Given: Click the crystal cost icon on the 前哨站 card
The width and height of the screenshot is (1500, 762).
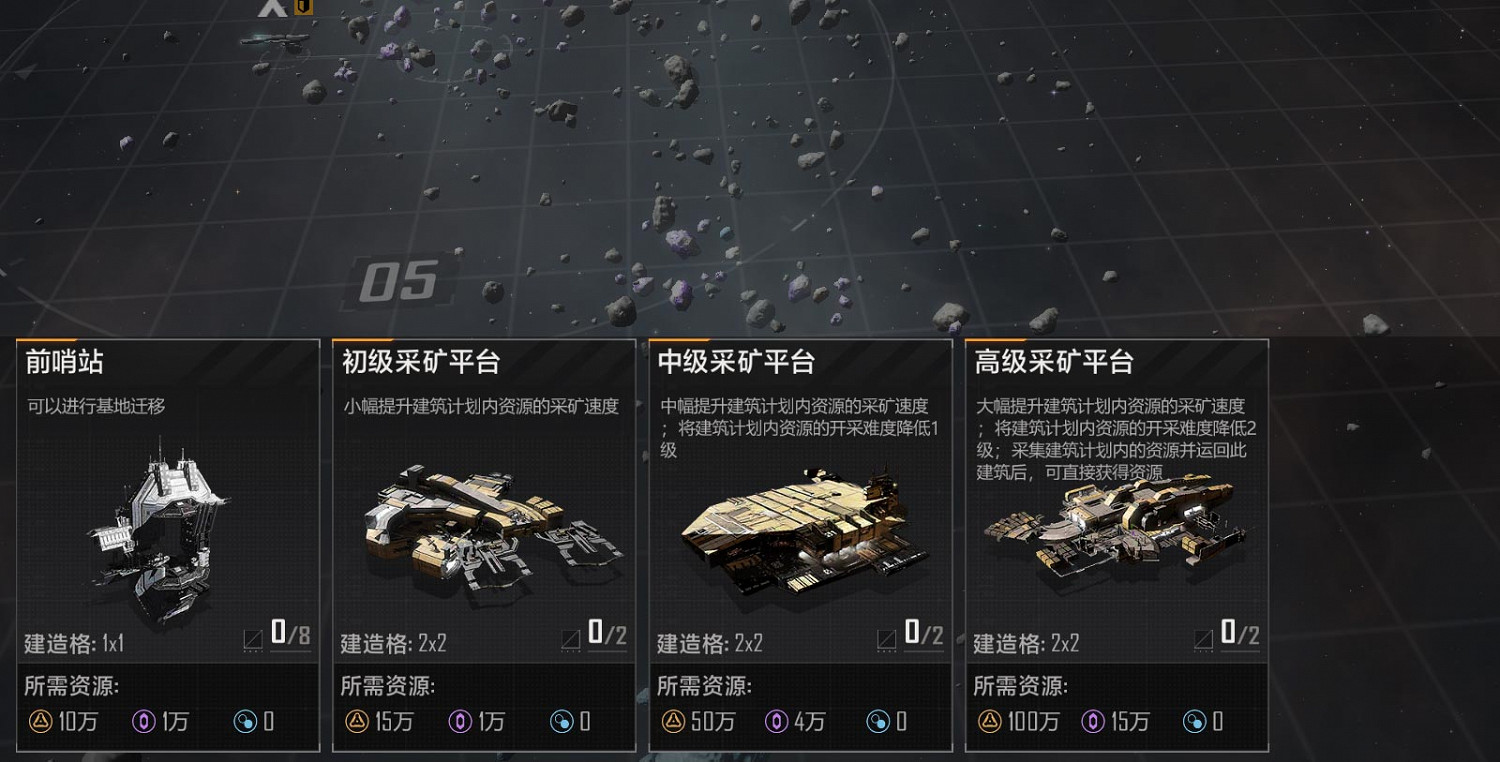Looking at the screenshot, I should click(143, 721).
